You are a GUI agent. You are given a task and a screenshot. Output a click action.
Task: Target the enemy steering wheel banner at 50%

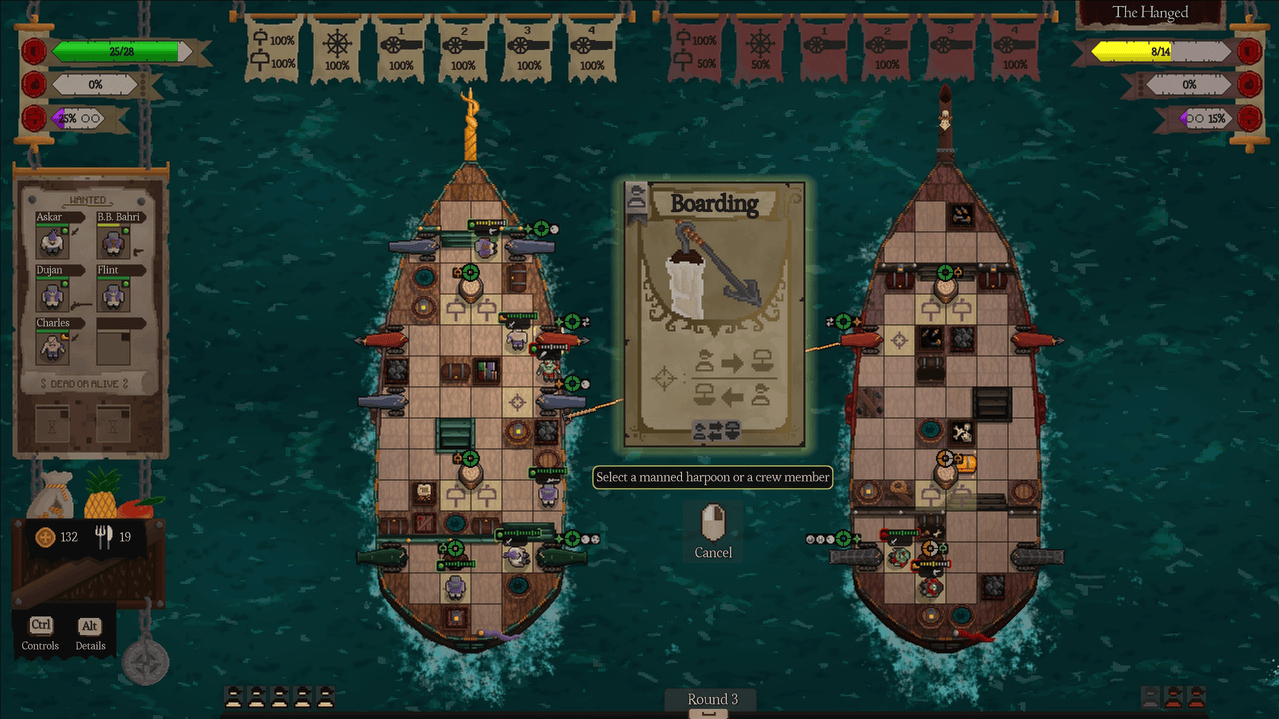(760, 48)
